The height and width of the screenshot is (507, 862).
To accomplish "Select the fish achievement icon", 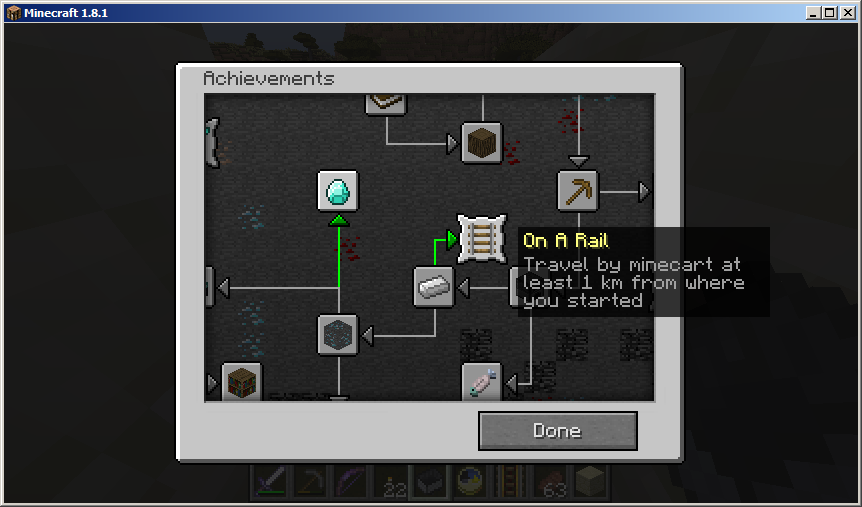I will tap(481, 382).
